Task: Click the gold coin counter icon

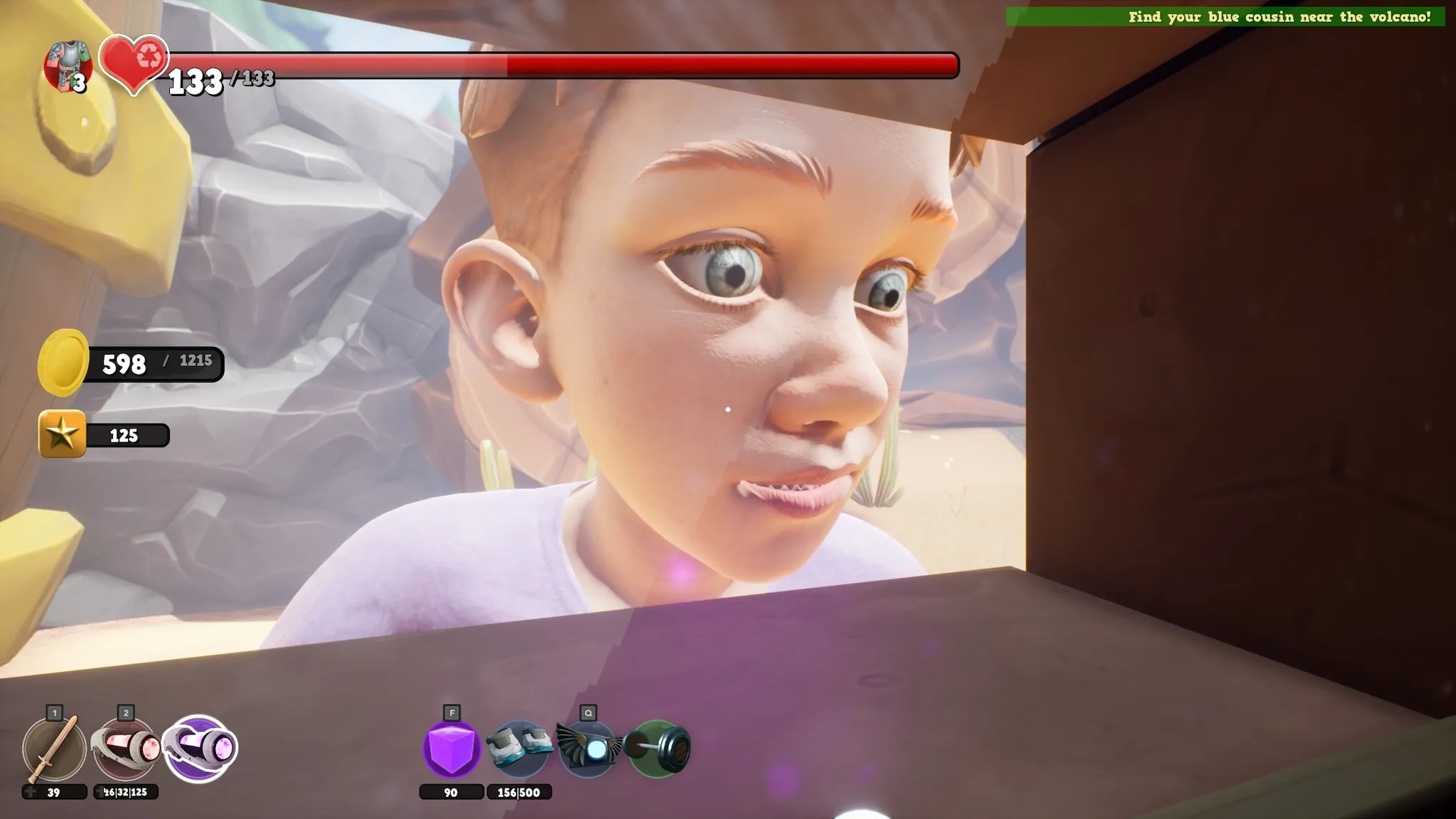Action: [x=63, y=363]
